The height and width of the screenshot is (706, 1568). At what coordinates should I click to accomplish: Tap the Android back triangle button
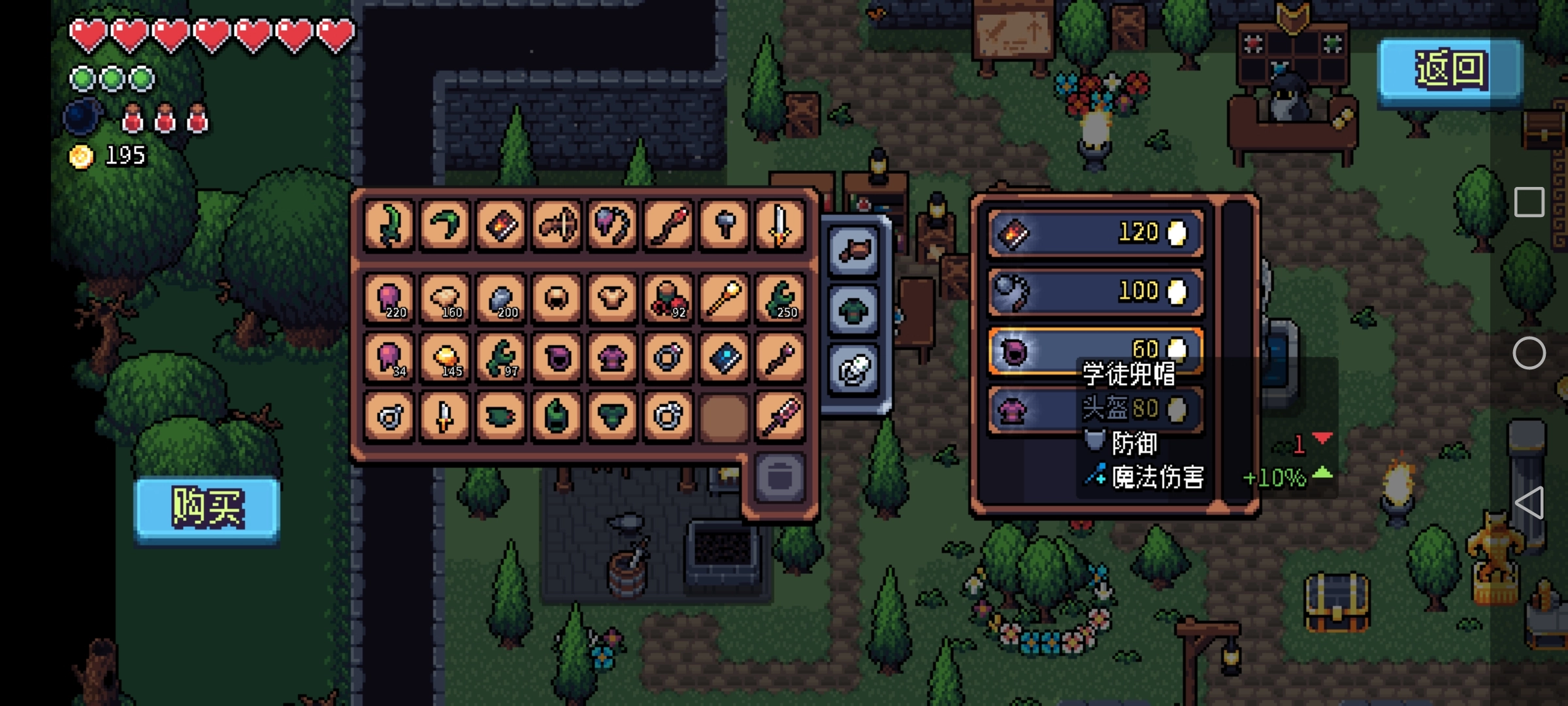coord(1529,503)
